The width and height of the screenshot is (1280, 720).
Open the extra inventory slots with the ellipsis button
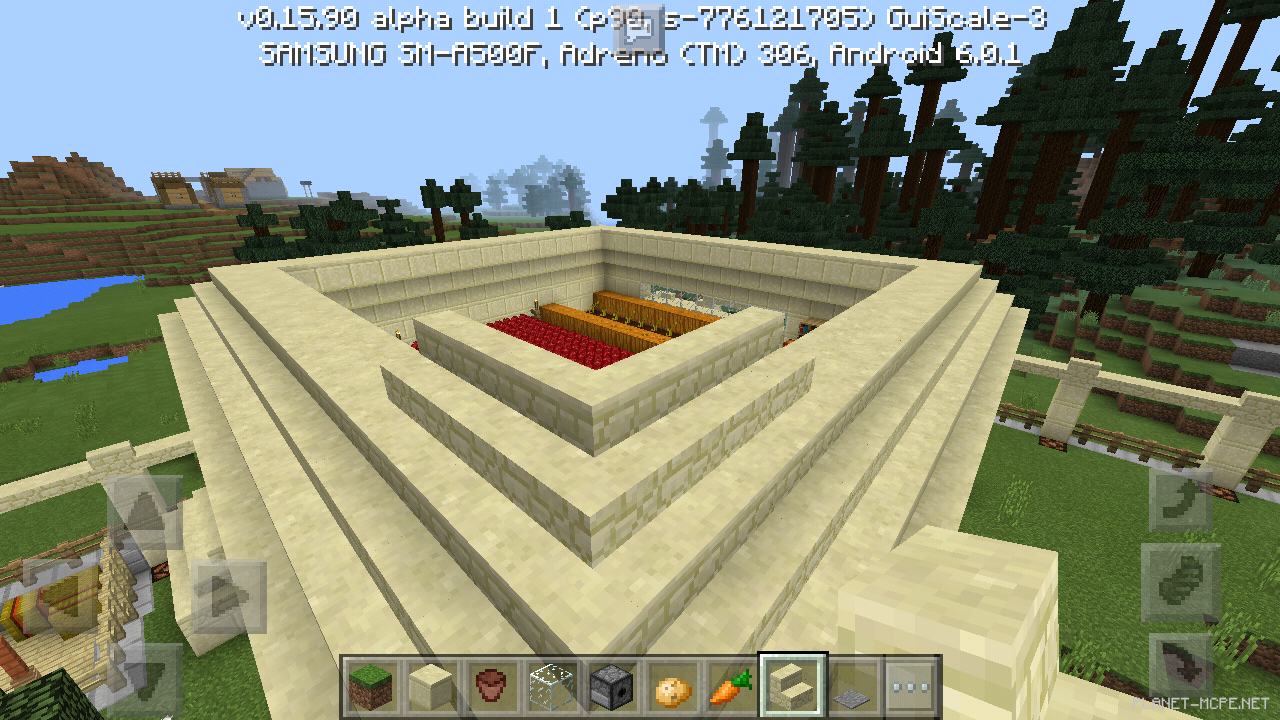(912, 687)
